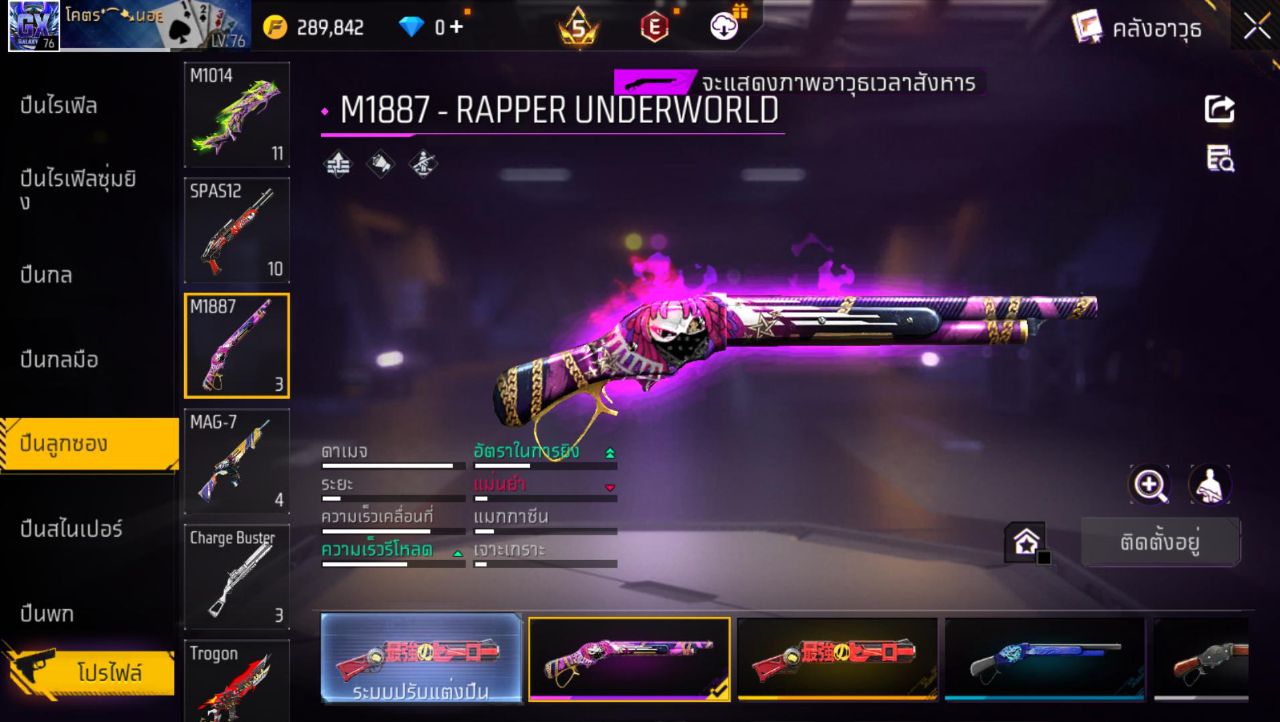Click the ติดตั้งอยู่ equipped button
1280x722 pixels.
(x=1160, y=541)
